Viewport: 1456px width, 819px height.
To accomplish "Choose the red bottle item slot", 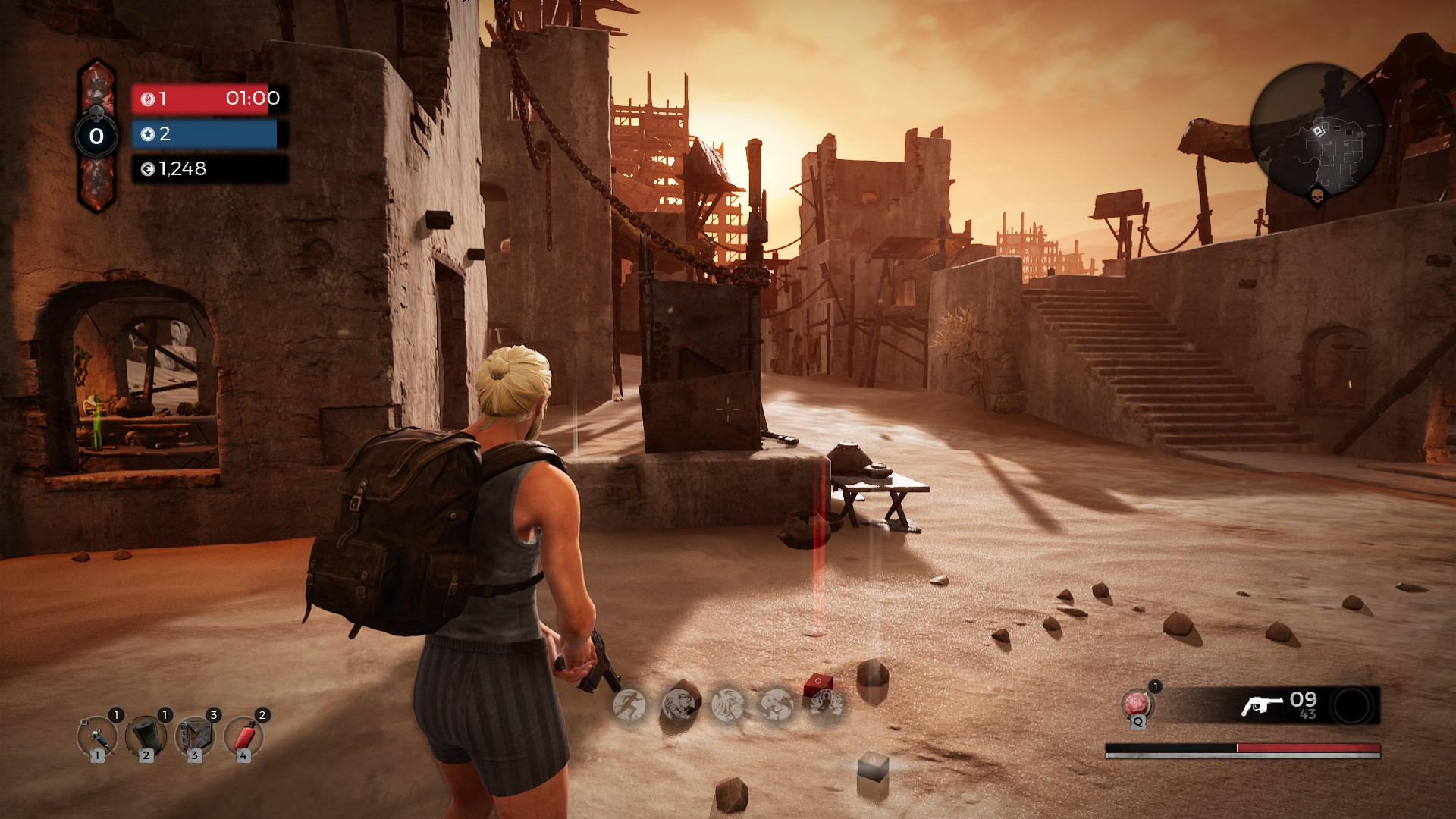I will tap(243, 736).
